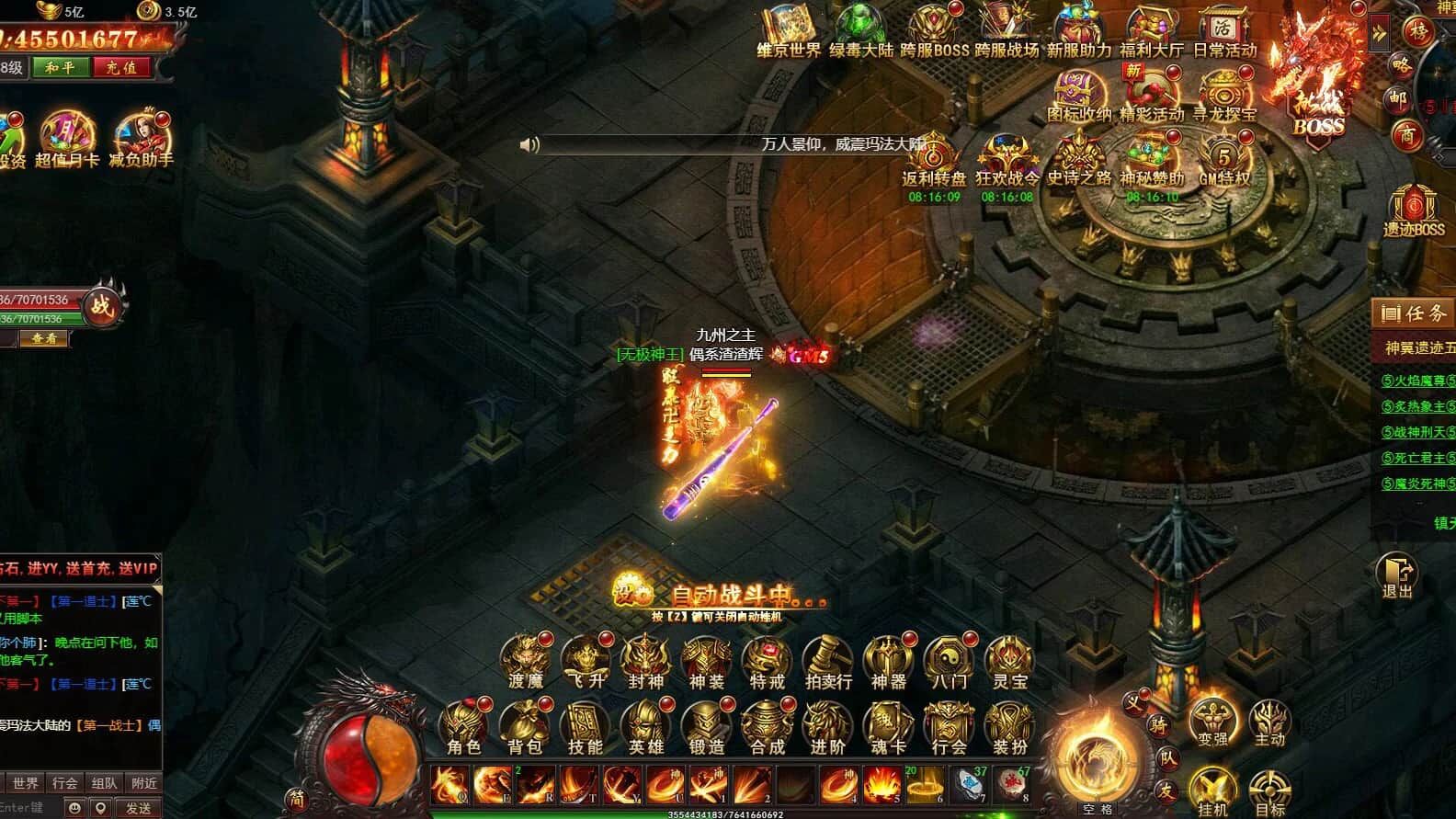Open the 变强 power-up icon
This screenshot has height=819, width=1456.
click(x=1212, y=720)
